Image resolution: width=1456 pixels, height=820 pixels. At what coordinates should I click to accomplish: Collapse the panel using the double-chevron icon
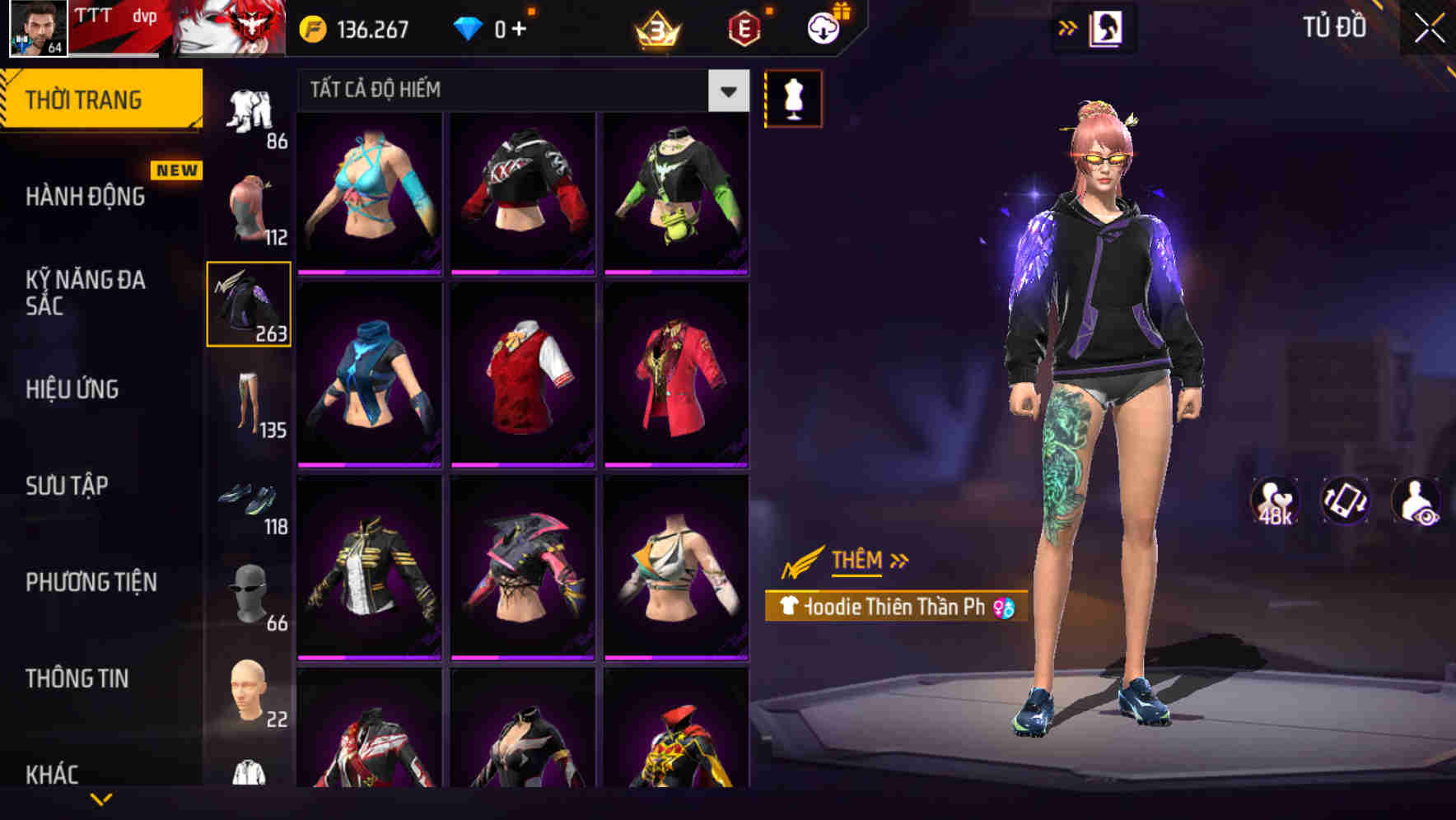[x=1068, y=26]
